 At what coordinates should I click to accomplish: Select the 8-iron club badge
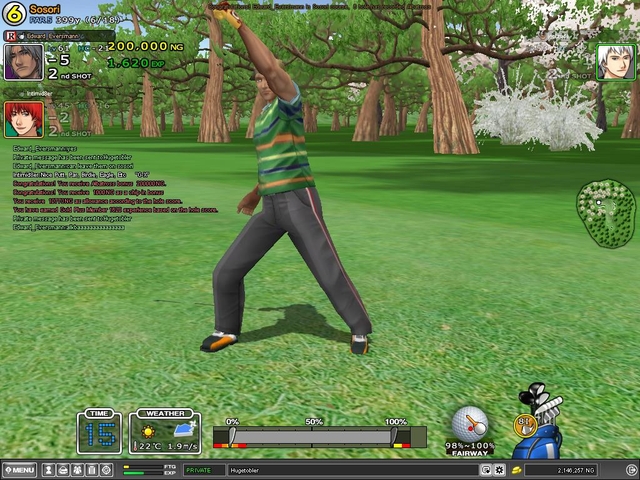(524, 425)
